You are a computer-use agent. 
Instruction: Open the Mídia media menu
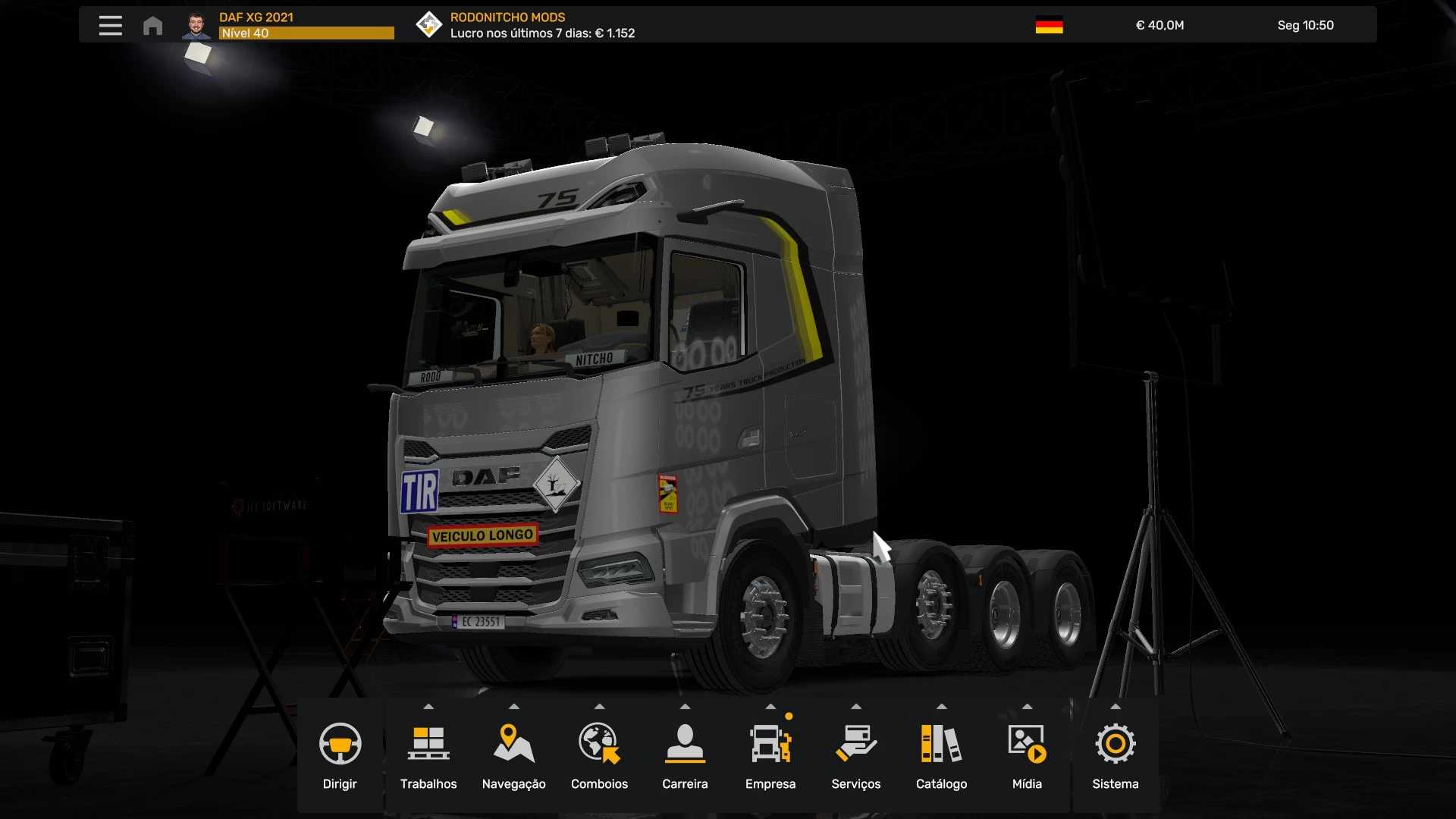[1027, 755]
